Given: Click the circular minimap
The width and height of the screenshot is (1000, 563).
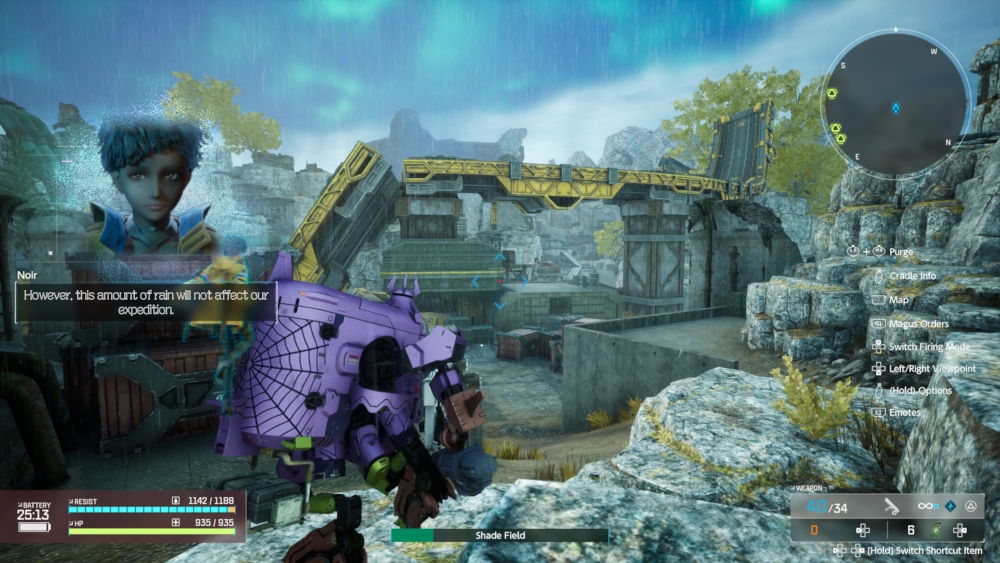Looking at the screenshot, I should coord(895,103).
